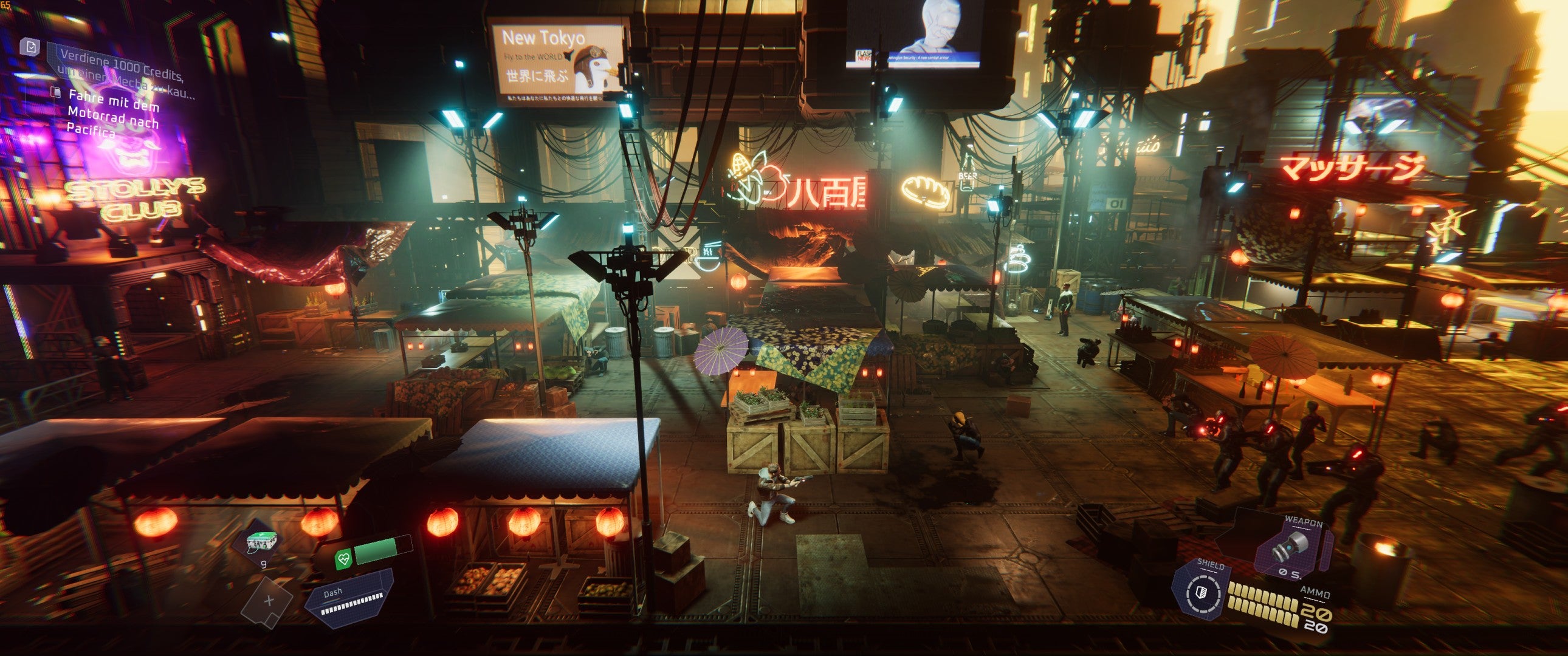Select the Weapon slot icon
Image resolution: width=1568 pixels, height=656 pixels.
point(1293,547)
